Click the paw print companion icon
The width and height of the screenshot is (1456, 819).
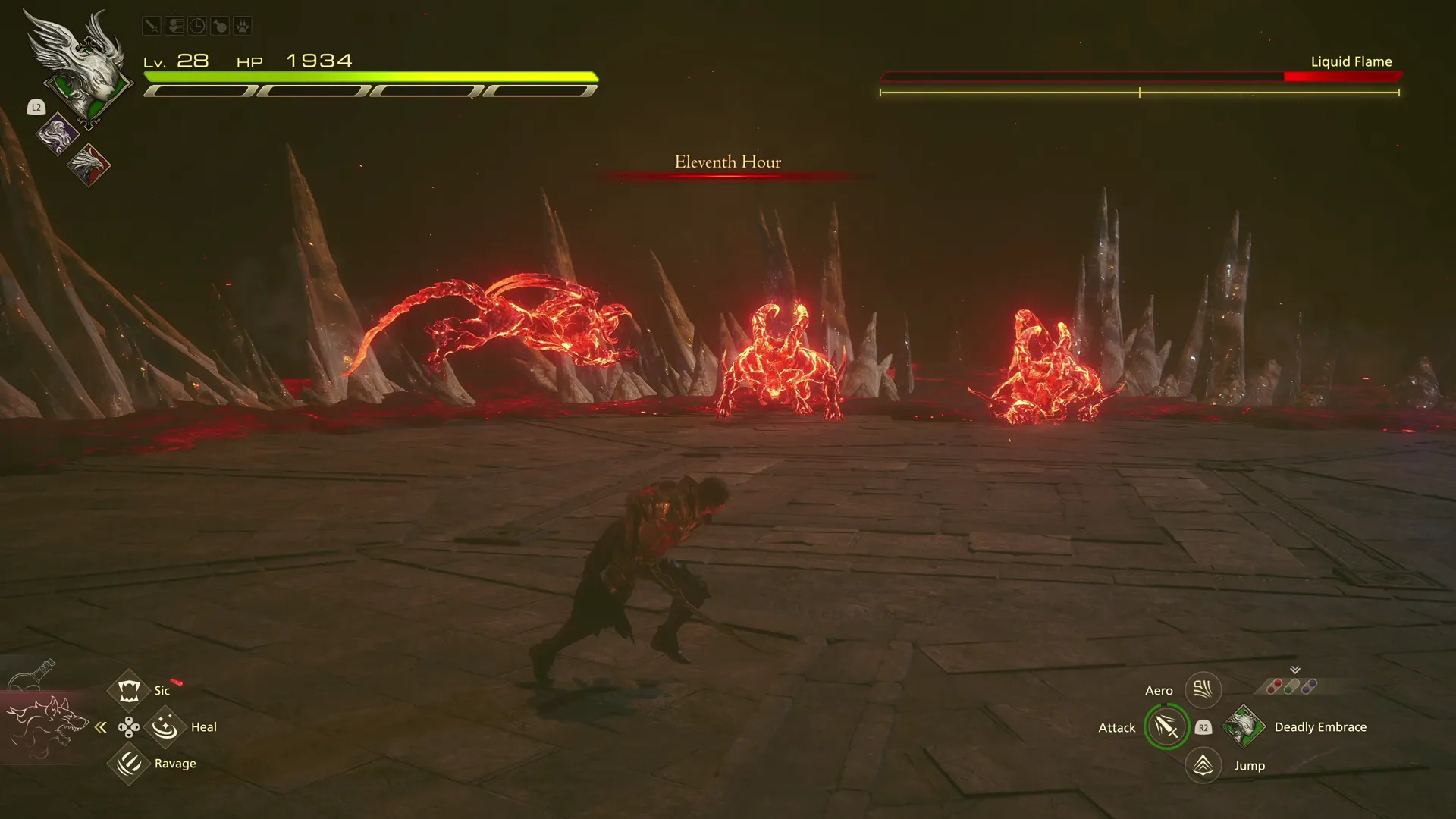(x=243, y=25)
